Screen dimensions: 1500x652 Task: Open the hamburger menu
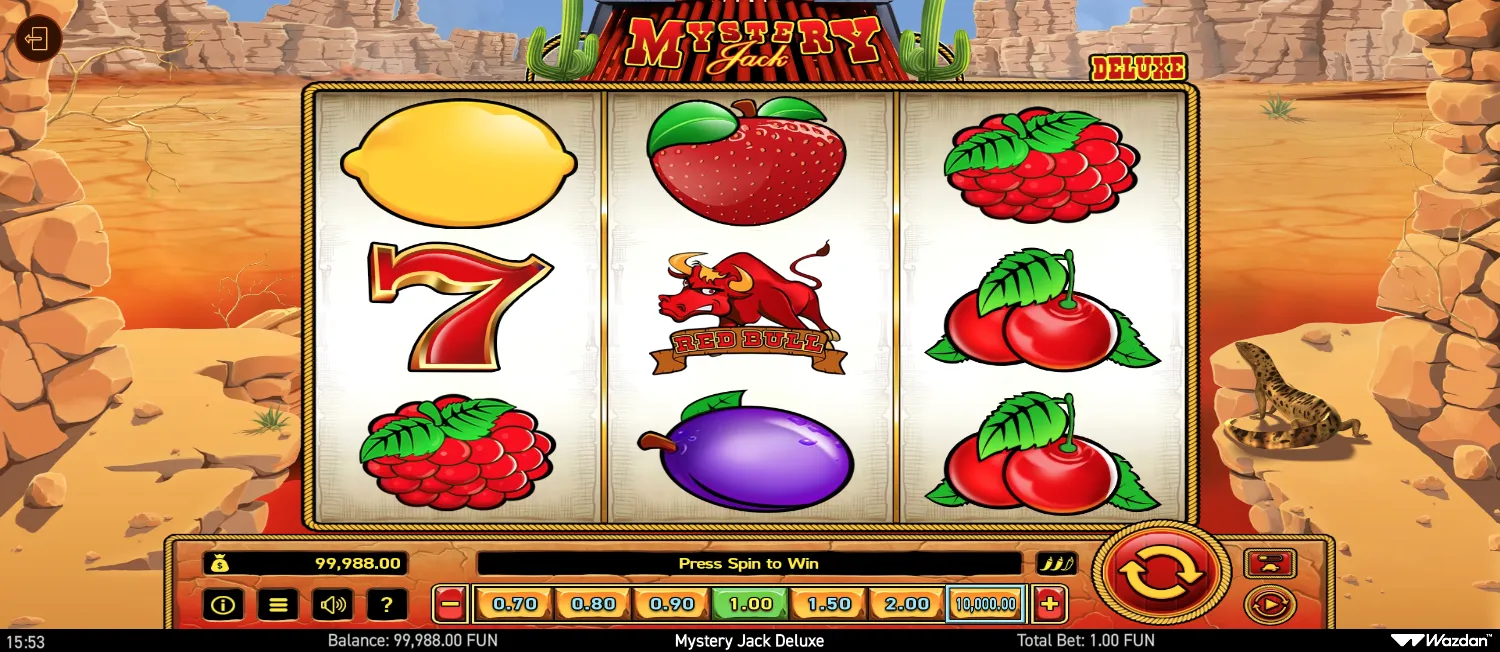pyautogui.click(x=278, y=604)
